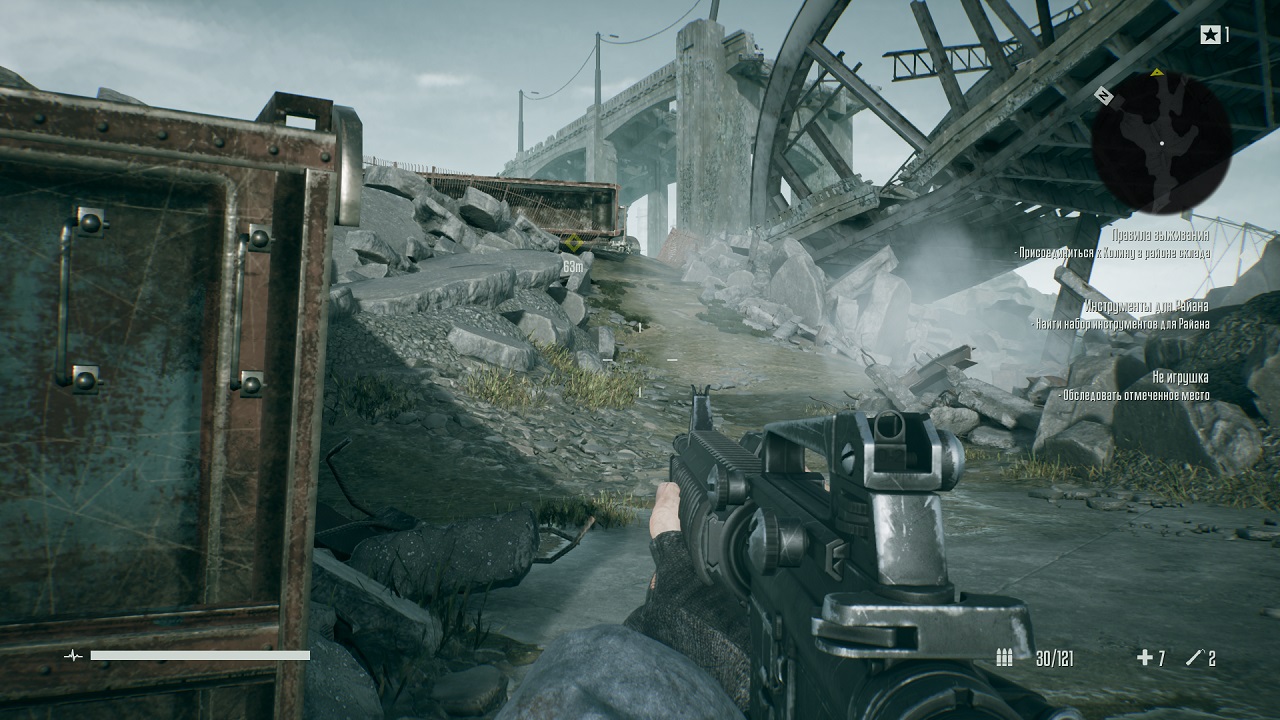Click the yellow 63m waypoint marker
Image resolution: width=1280 pixels, height=720 pixels.
tap(573, 244)
